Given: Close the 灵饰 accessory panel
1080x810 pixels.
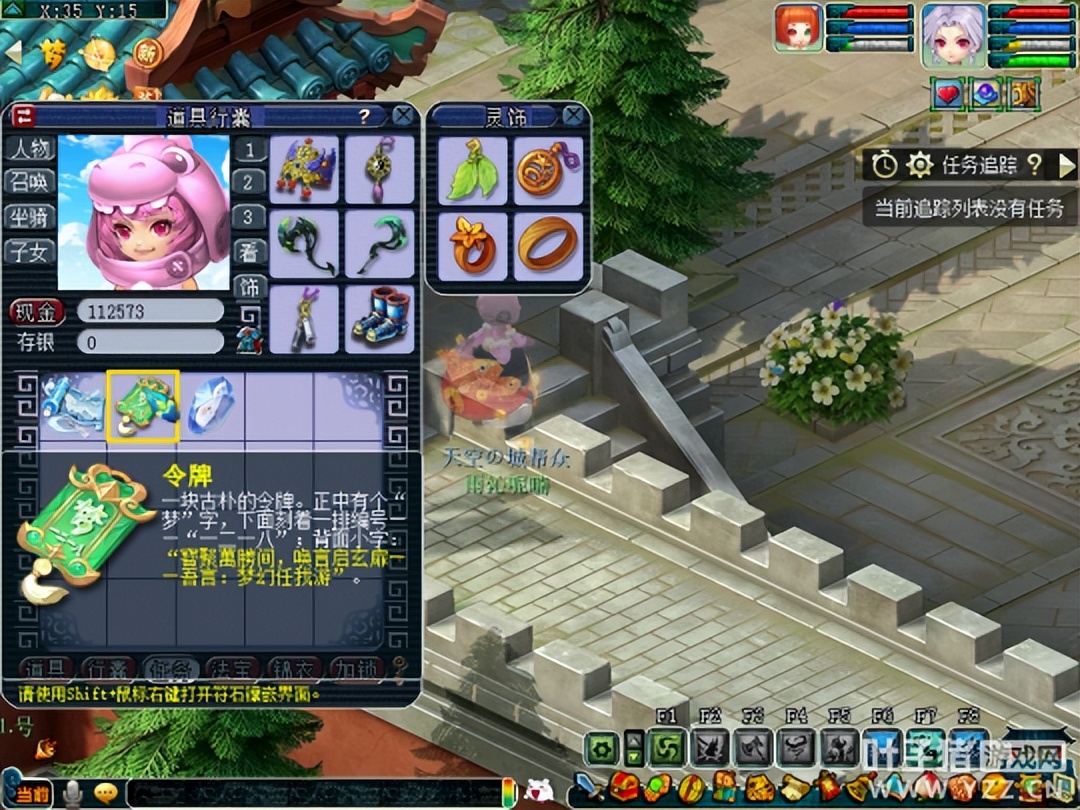Looking at the screenshot, I should tap(573, 116).
